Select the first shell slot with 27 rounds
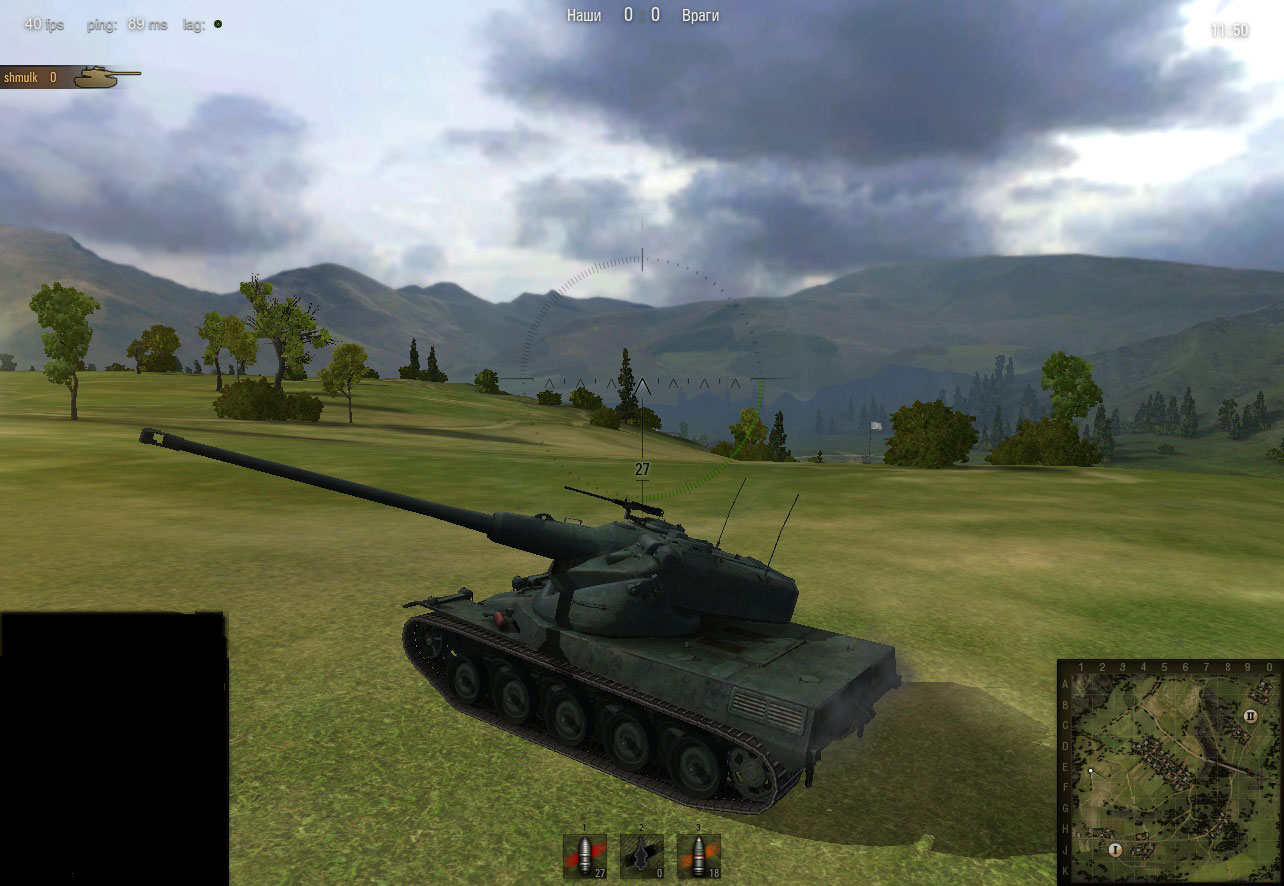Viewport: 1284px width, 886px height. coord(586,857)
